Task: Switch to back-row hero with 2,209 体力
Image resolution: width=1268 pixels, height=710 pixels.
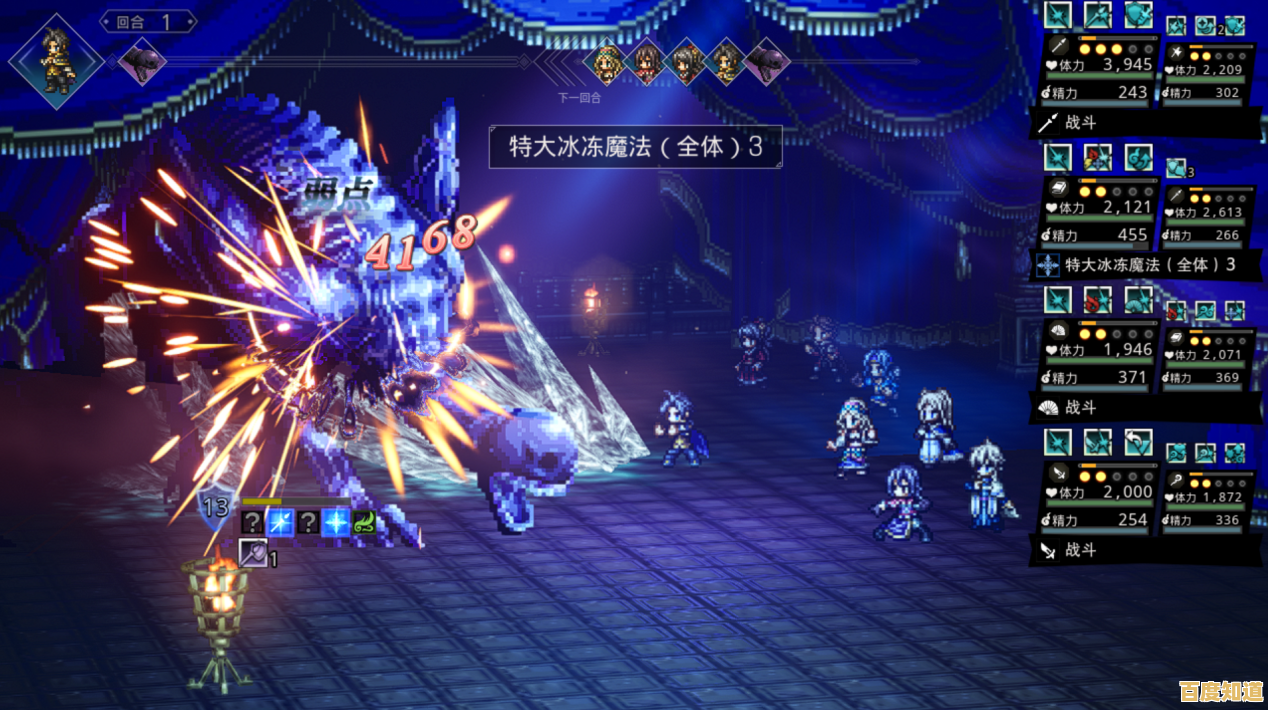Action: [x=1206, y=70]
